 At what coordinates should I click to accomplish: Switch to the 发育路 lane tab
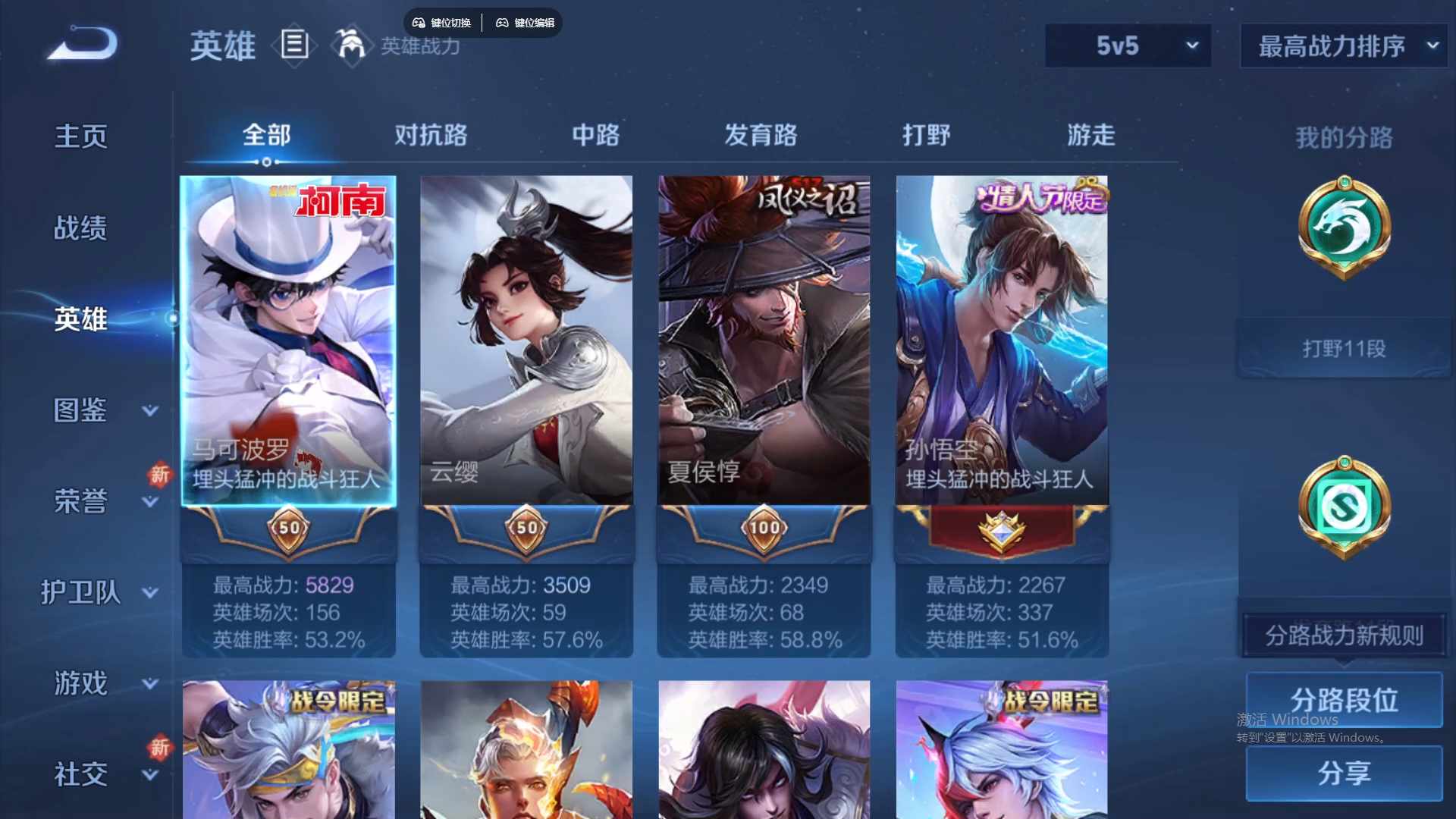pos(762,135)
